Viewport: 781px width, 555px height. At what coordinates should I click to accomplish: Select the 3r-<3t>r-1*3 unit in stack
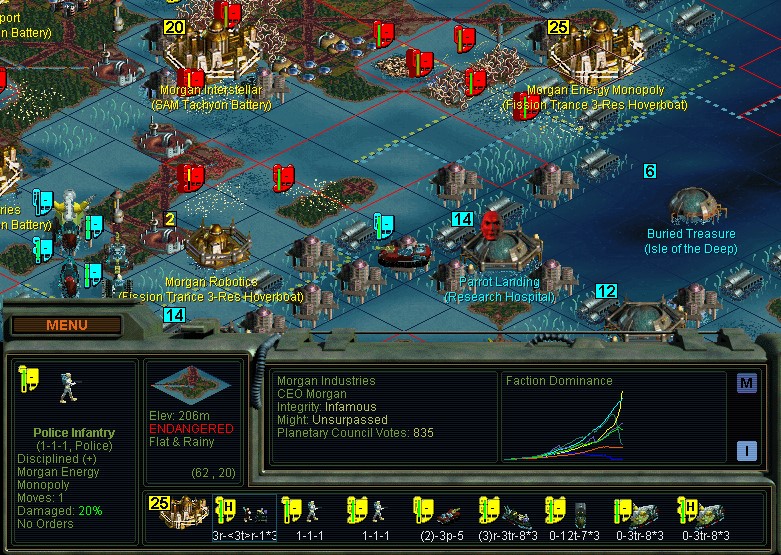pos(244,514)
